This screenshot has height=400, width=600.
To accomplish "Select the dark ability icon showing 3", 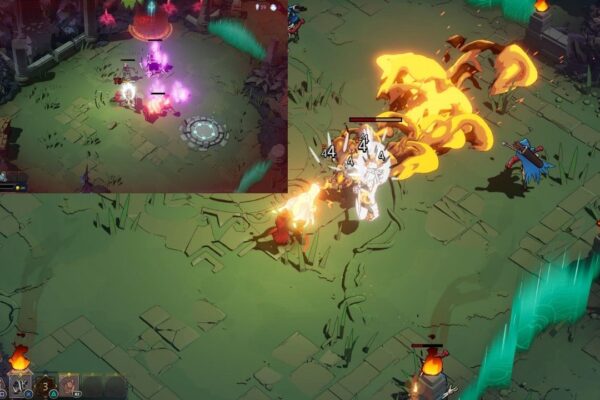I will (45, 386).
